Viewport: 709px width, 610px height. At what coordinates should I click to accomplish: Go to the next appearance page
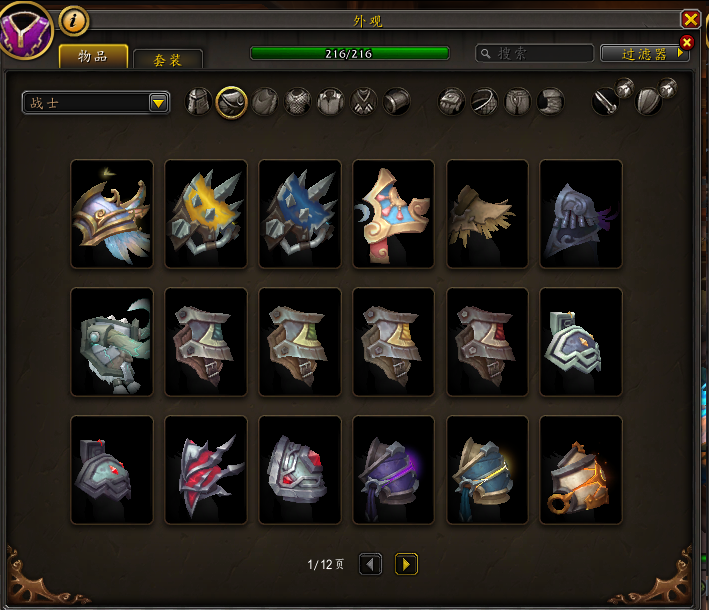[x=406, y=565]
